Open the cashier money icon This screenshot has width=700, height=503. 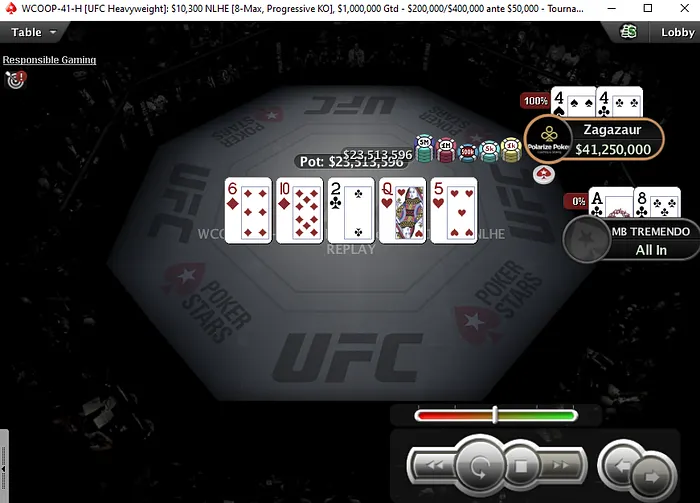629,32
